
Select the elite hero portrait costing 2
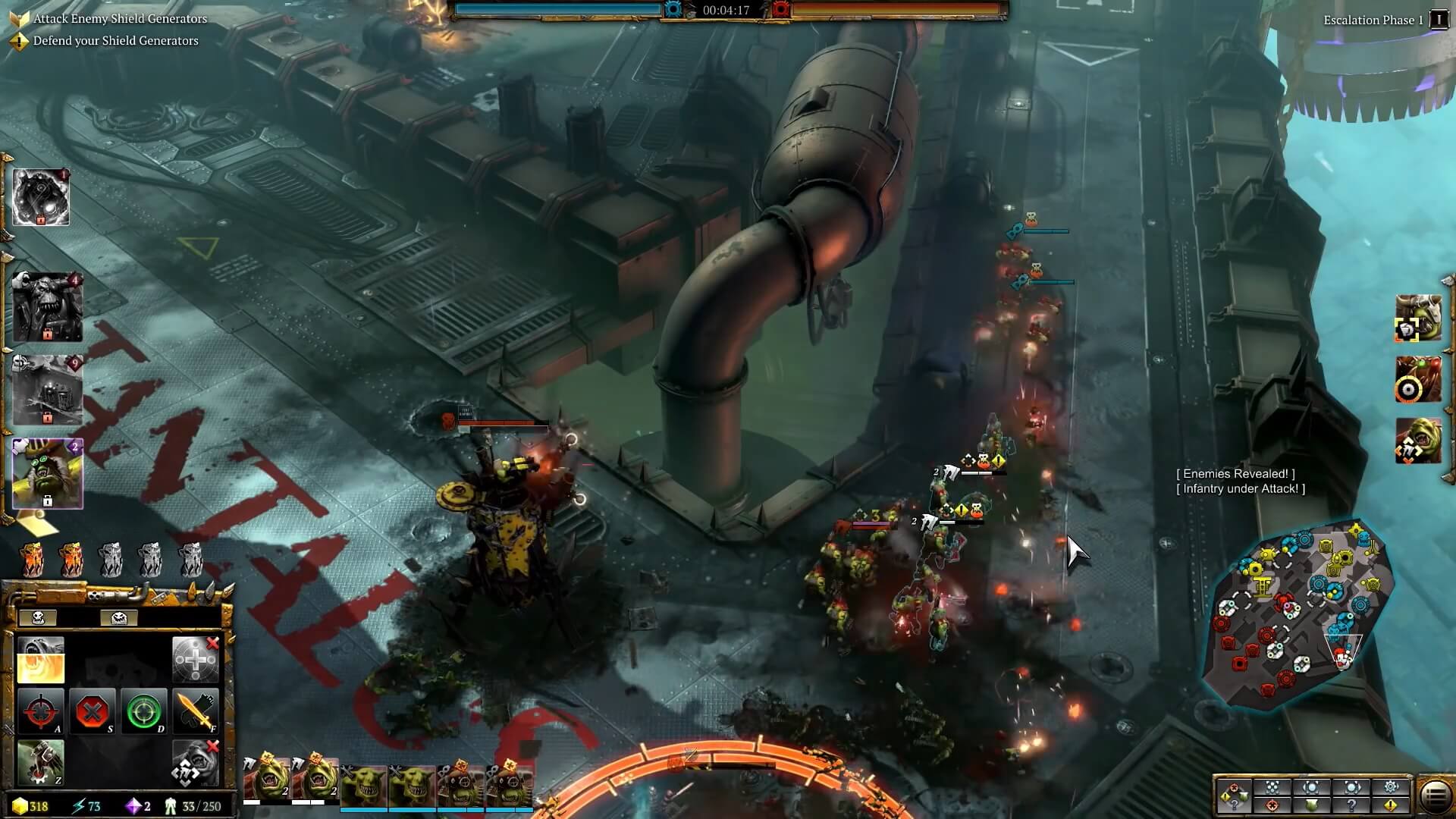click(47, 473)
